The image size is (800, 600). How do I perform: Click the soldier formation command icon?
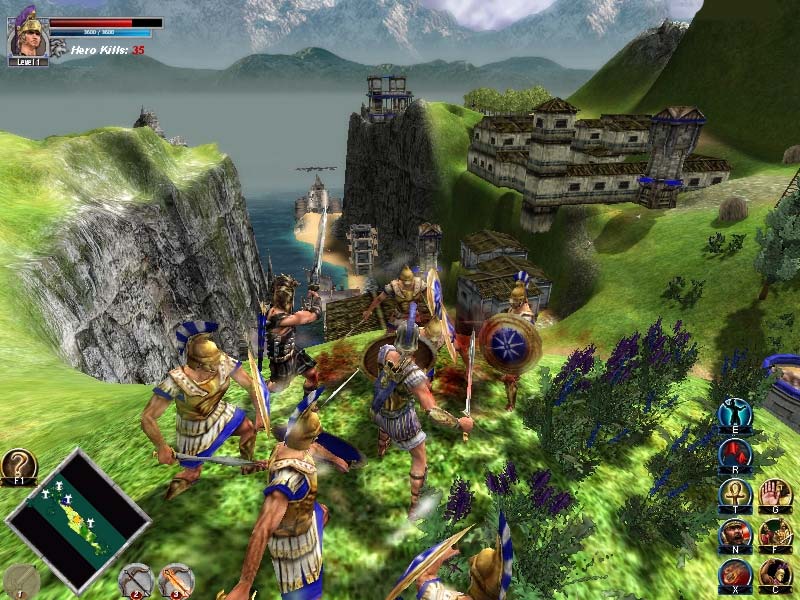(775, 535)
